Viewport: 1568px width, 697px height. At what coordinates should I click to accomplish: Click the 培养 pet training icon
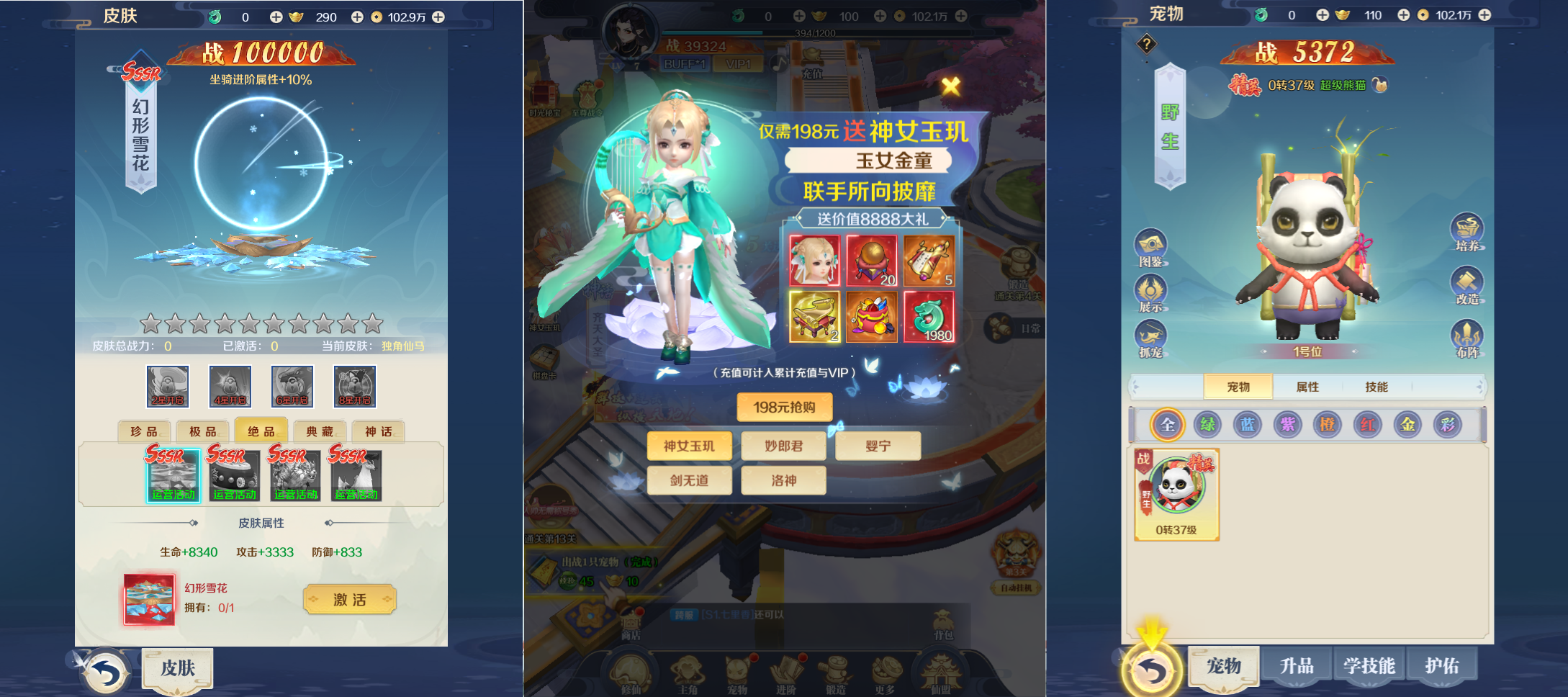point(1467,232)
